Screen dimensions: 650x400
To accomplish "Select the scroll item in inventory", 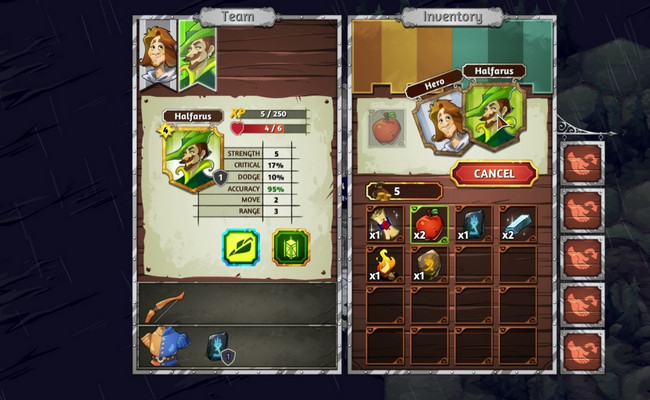I will [x=385, y=222].
